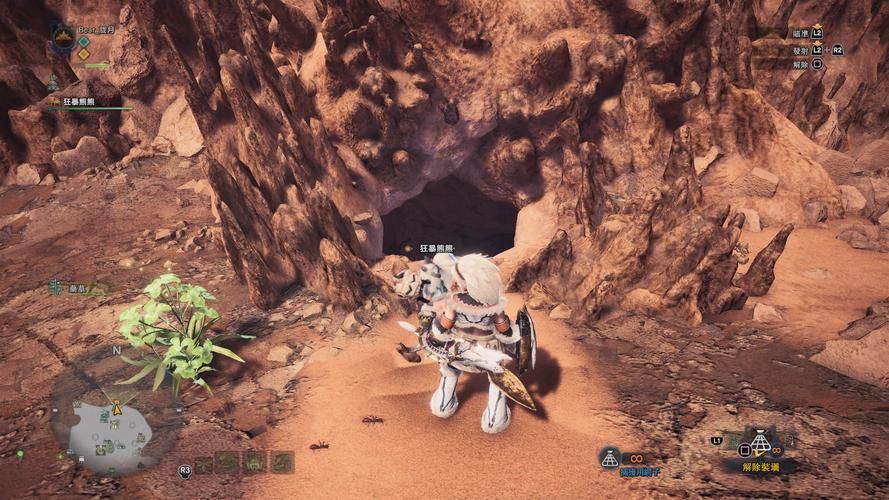Choose the capture net in the item bar

[x=761, y=442]
